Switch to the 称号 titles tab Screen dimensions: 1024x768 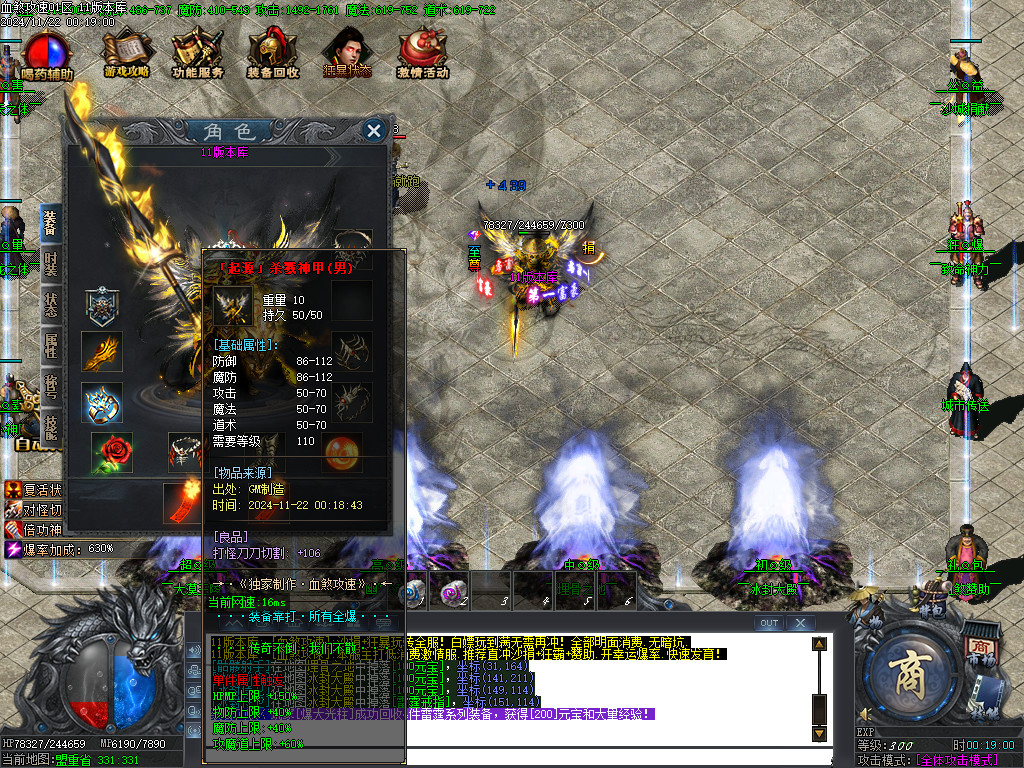[x=51, y=386]
